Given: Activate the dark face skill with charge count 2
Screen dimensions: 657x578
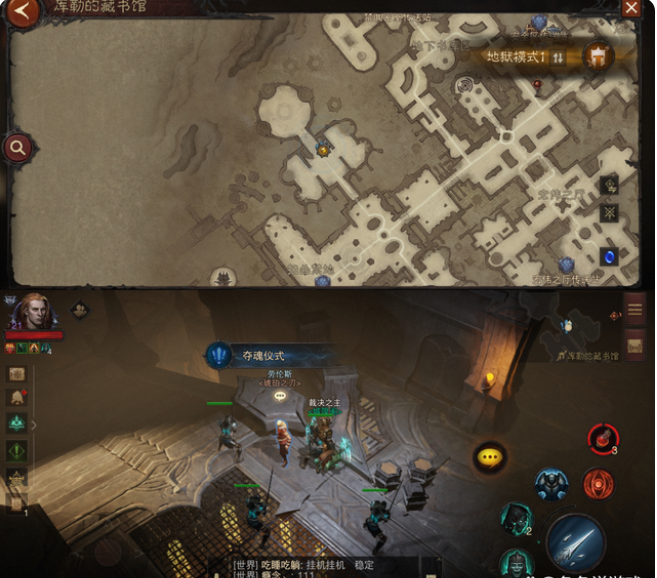Looking at the screenshot, I should point(516,519).
